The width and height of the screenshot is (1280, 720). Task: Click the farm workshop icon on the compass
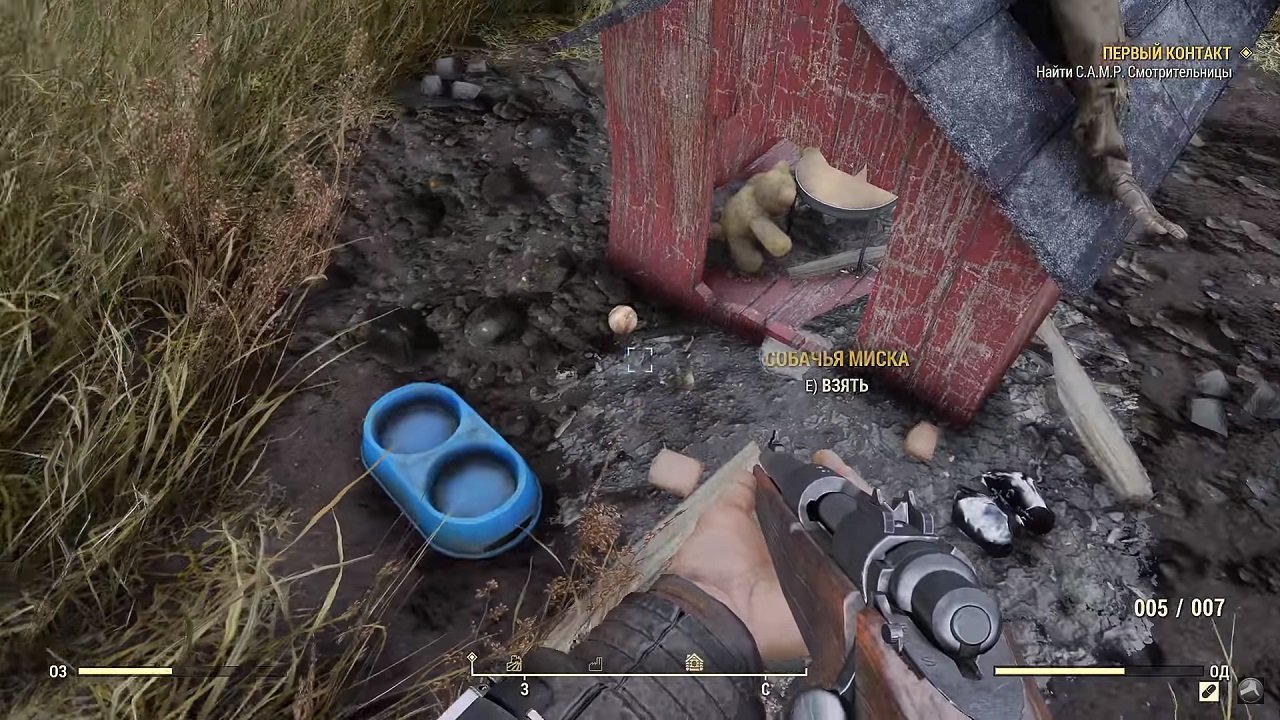click(513, 663)
